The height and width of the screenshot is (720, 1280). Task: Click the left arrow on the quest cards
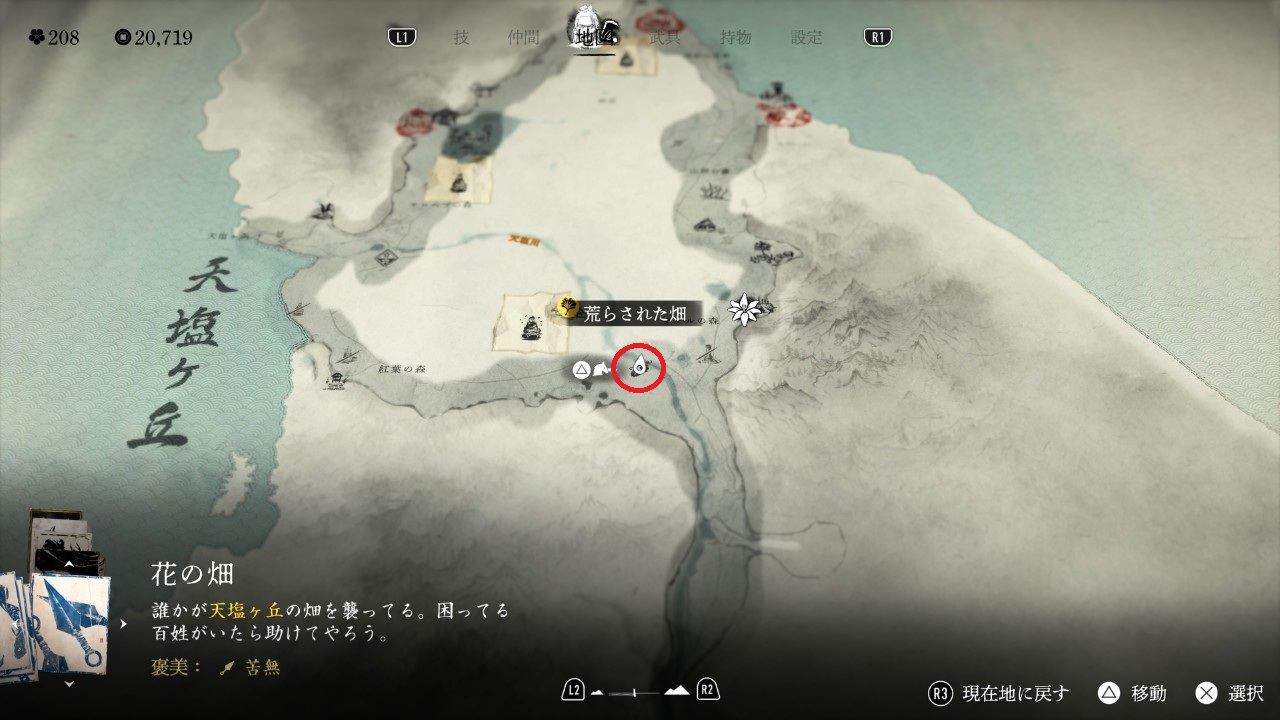click(x=14, y=624)
